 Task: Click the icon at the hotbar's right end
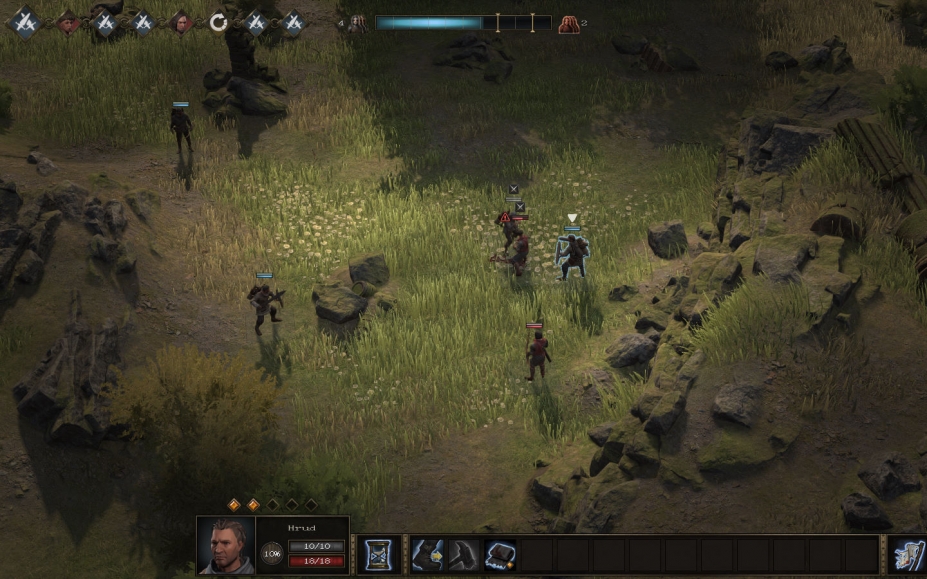(x=907, y=555)
